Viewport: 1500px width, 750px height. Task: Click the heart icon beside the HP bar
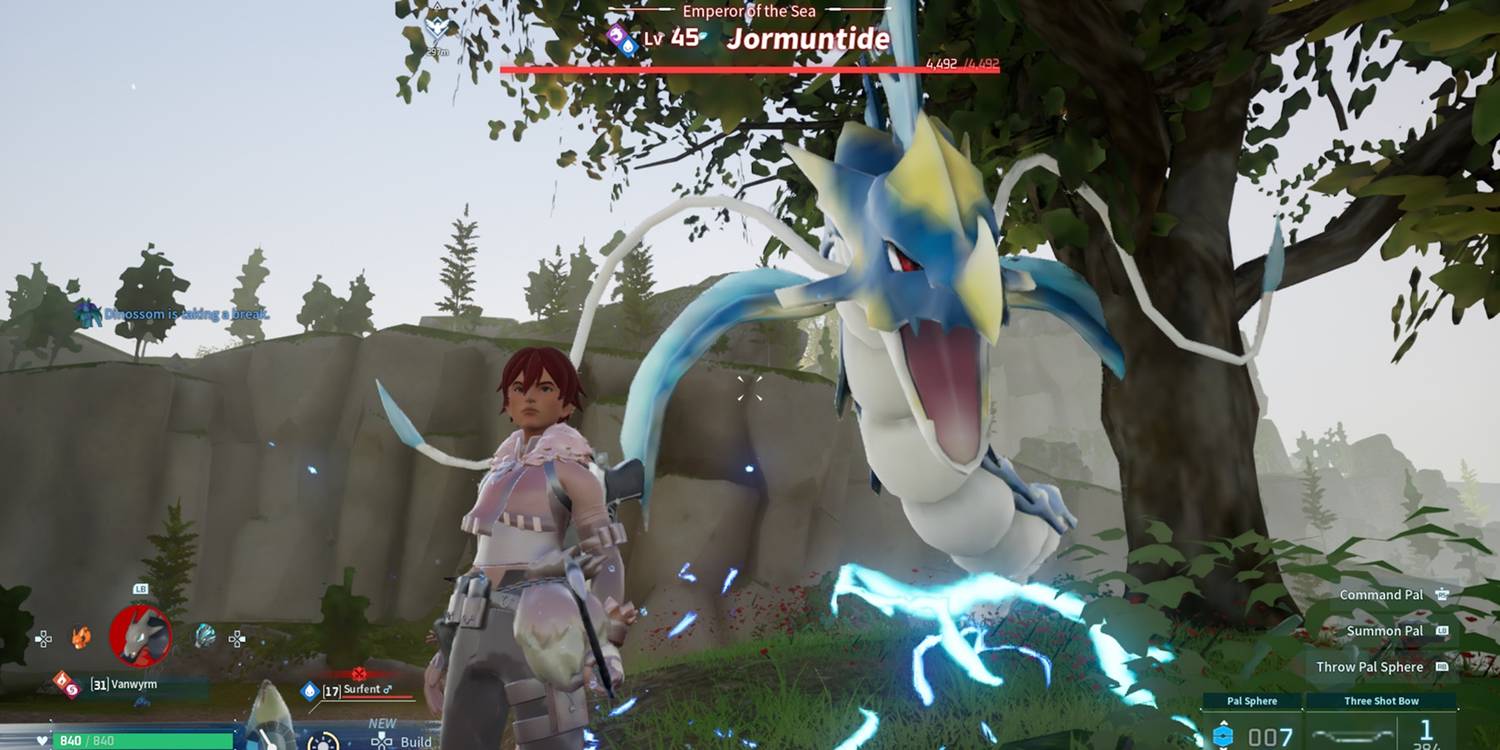click(41, 740)
